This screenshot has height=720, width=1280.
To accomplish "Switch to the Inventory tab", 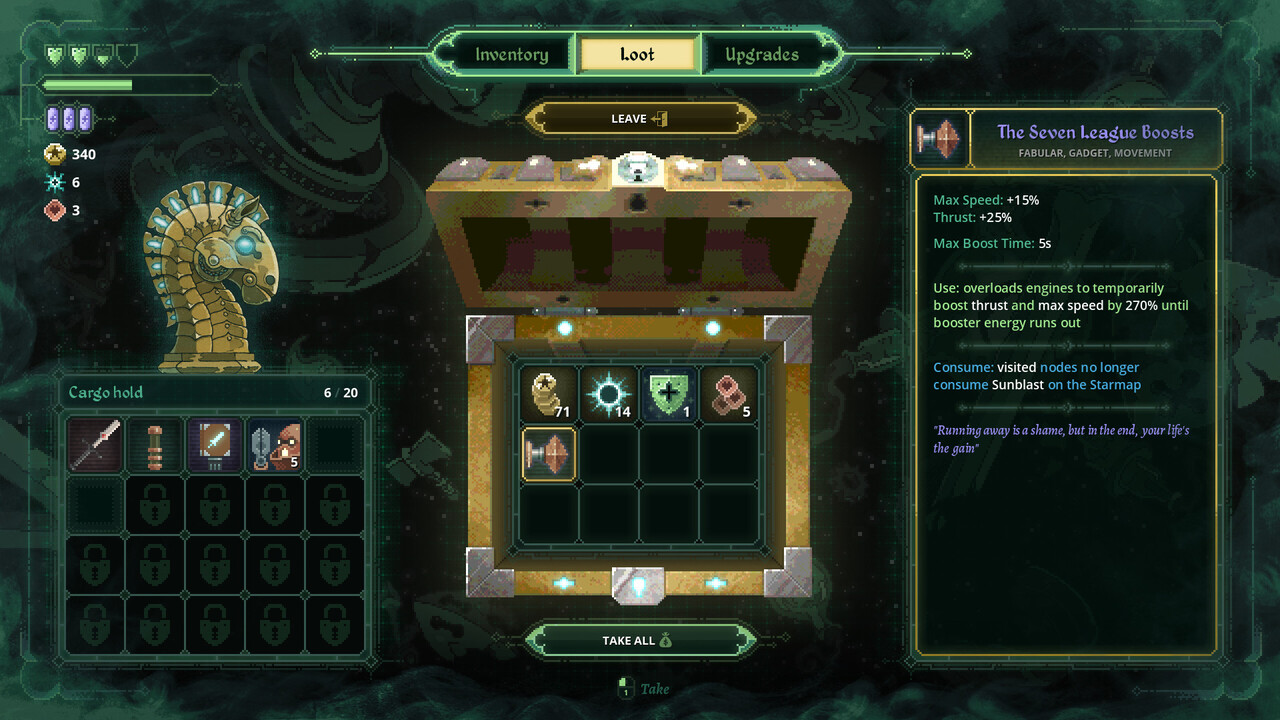I will pos(512,55).
